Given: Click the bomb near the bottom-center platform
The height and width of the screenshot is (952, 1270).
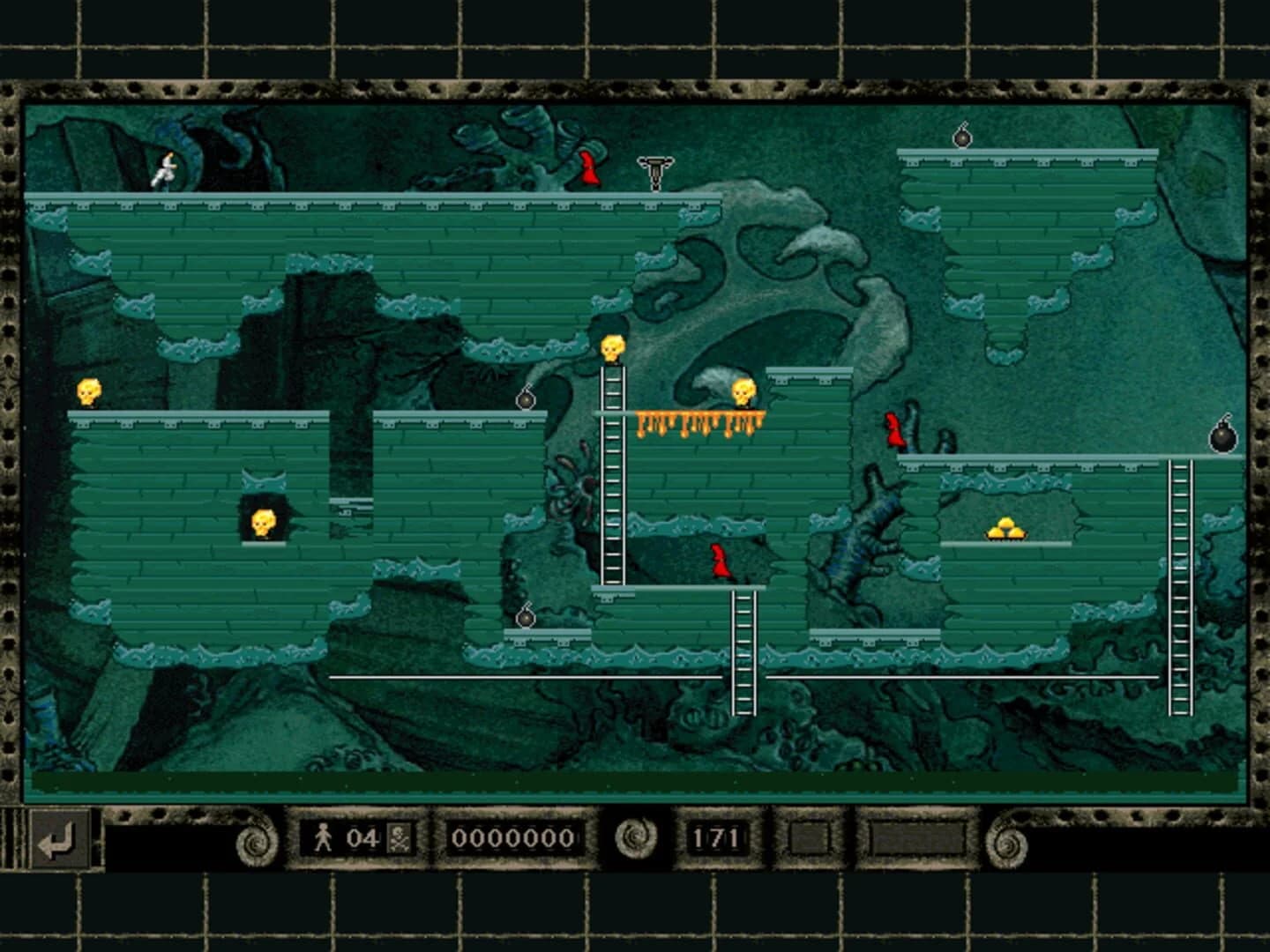Looking at the screenshot, I should coord(527,617).
